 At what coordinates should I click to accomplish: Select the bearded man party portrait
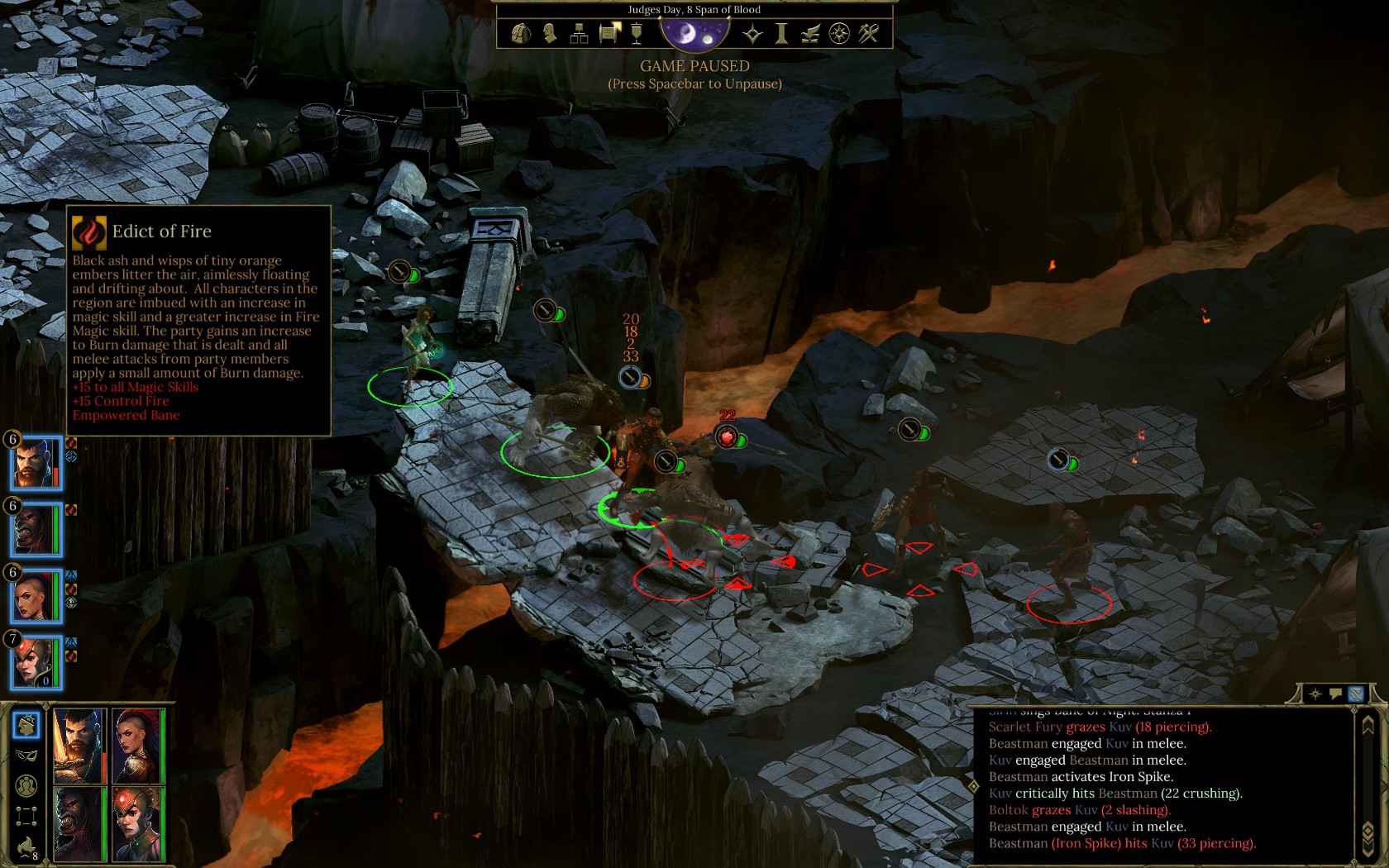tap(36, 463)
